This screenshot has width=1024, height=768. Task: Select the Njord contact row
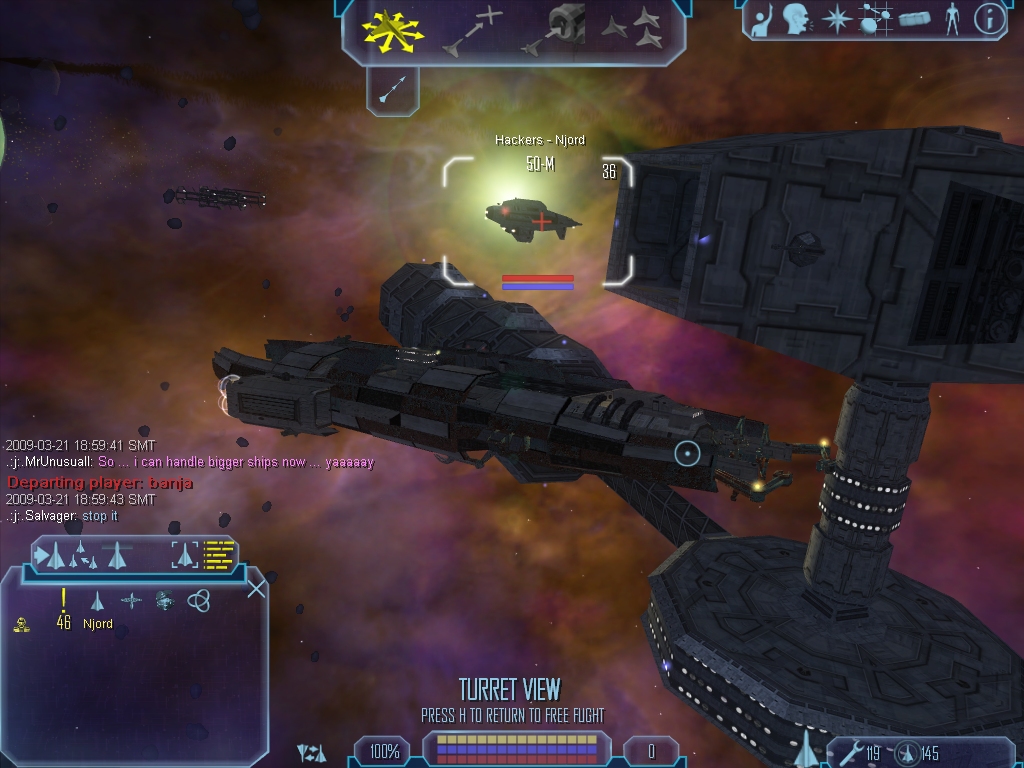[97, 624]
